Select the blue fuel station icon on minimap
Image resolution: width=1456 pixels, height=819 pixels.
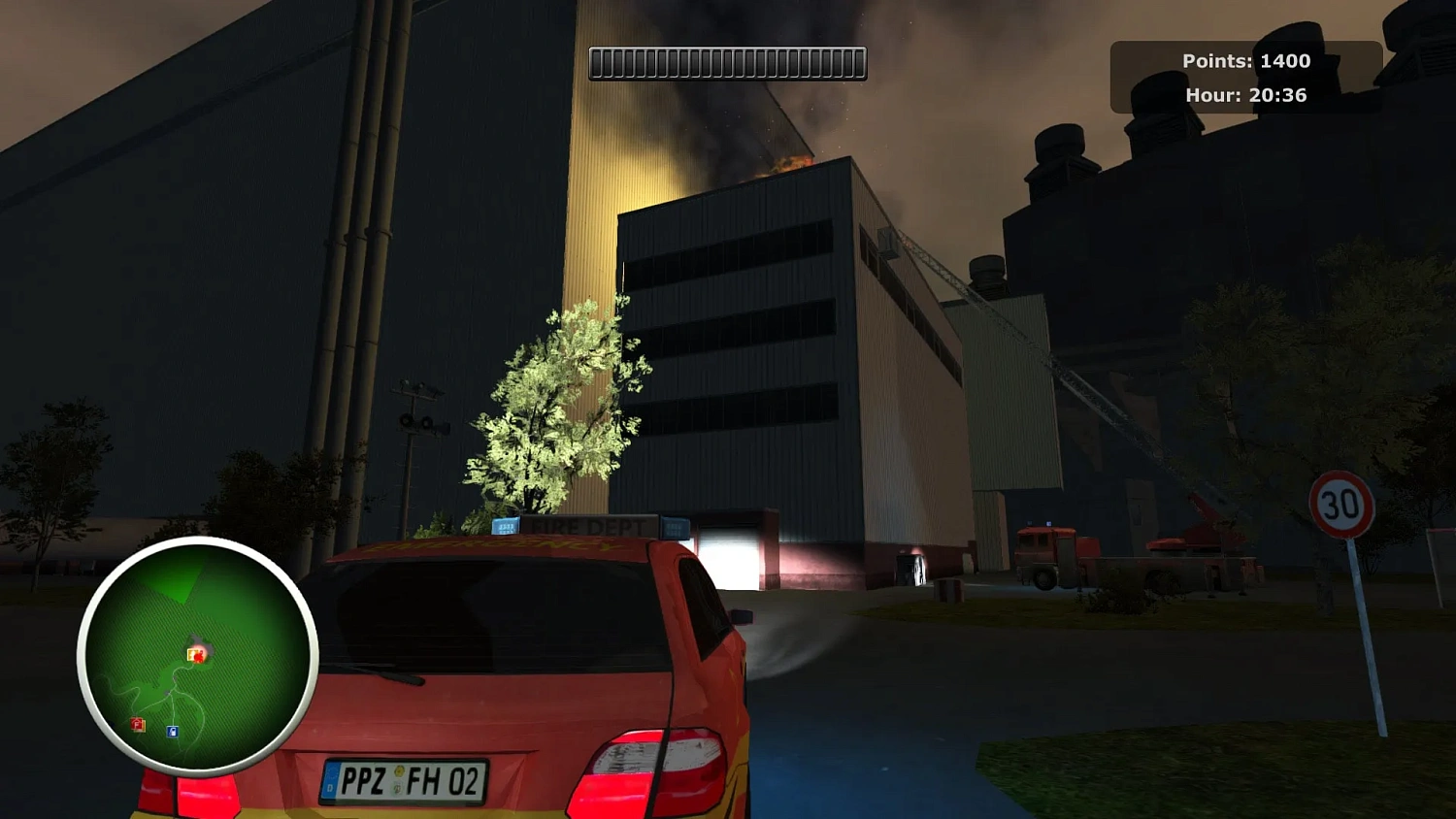click(x=175, y=730)
